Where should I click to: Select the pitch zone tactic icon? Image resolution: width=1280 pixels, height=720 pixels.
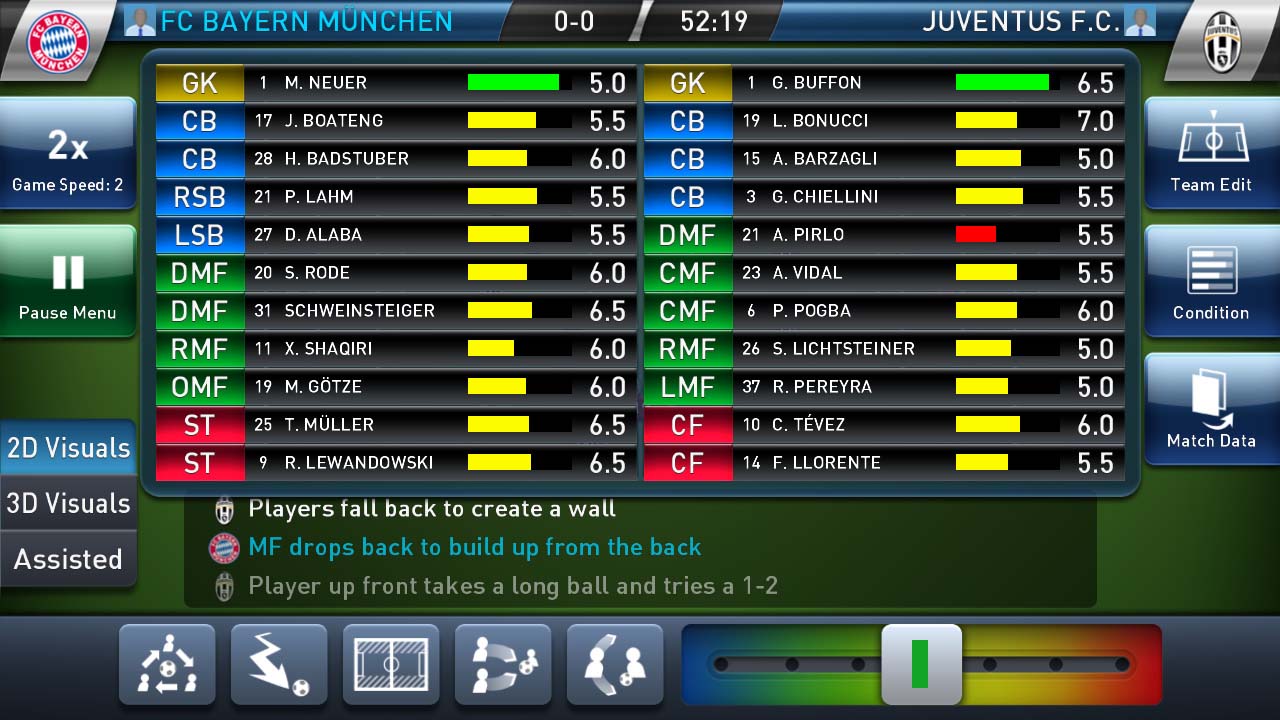391,664
